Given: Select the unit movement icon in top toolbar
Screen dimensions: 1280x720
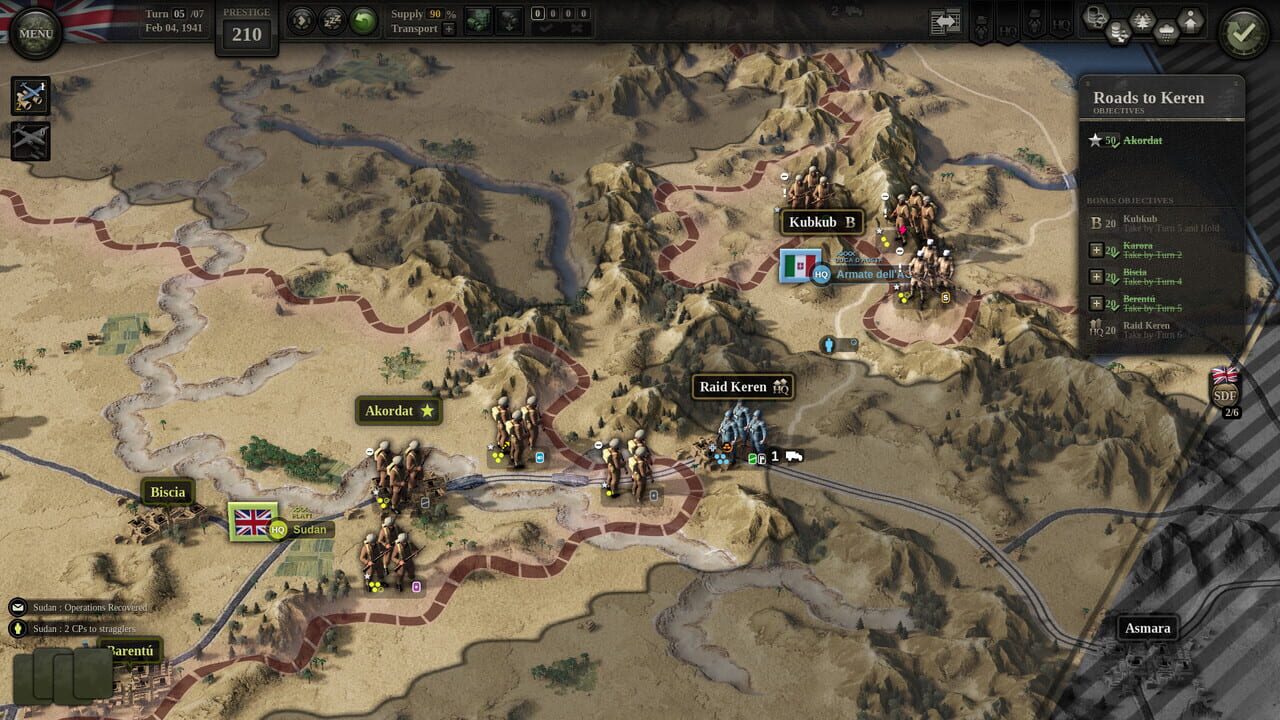Looking at the screenshot, I should click(x=301, y=20).
